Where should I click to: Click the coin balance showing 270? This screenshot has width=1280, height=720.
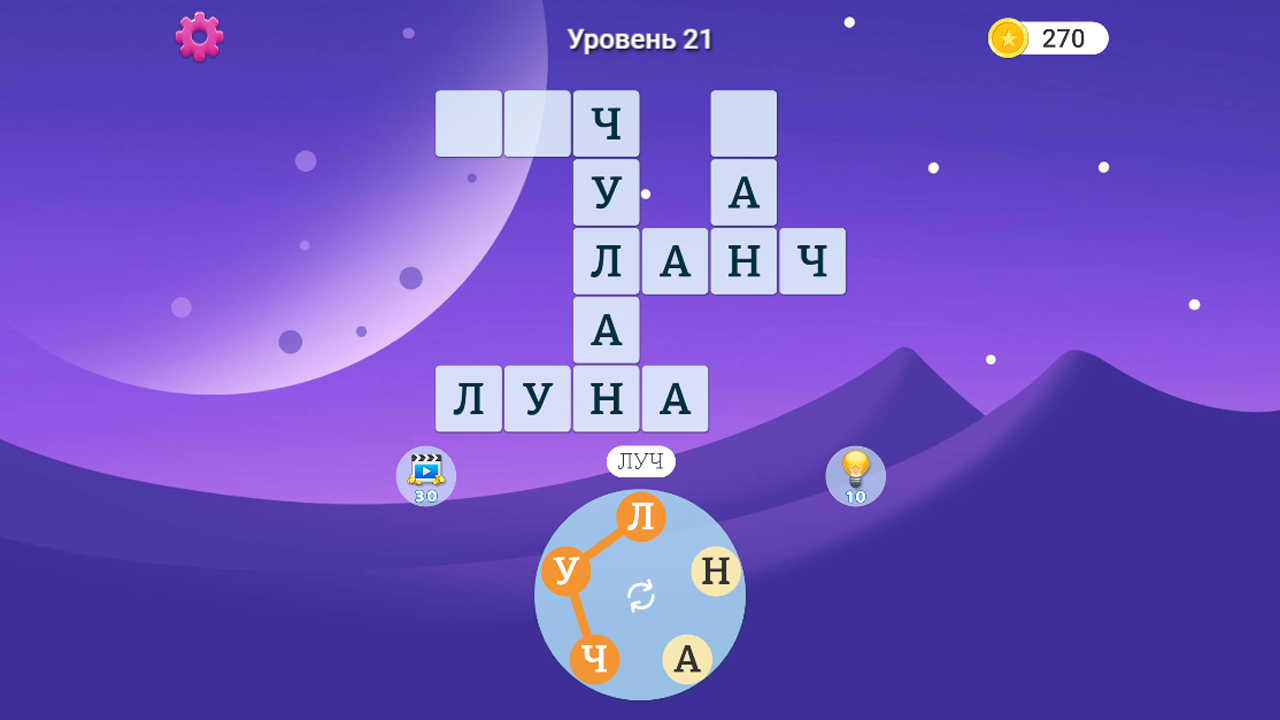point(1062,38)
